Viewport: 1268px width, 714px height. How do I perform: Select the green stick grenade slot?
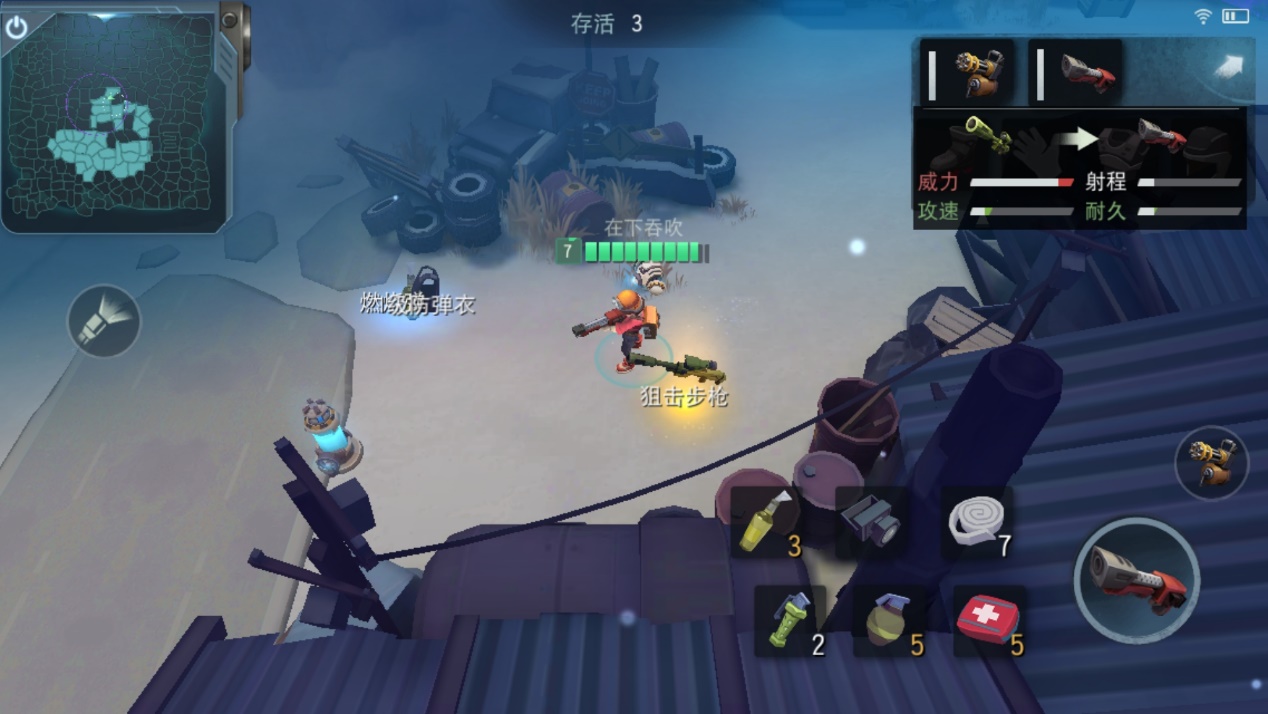pyautogui.click(x=790, y=622)
